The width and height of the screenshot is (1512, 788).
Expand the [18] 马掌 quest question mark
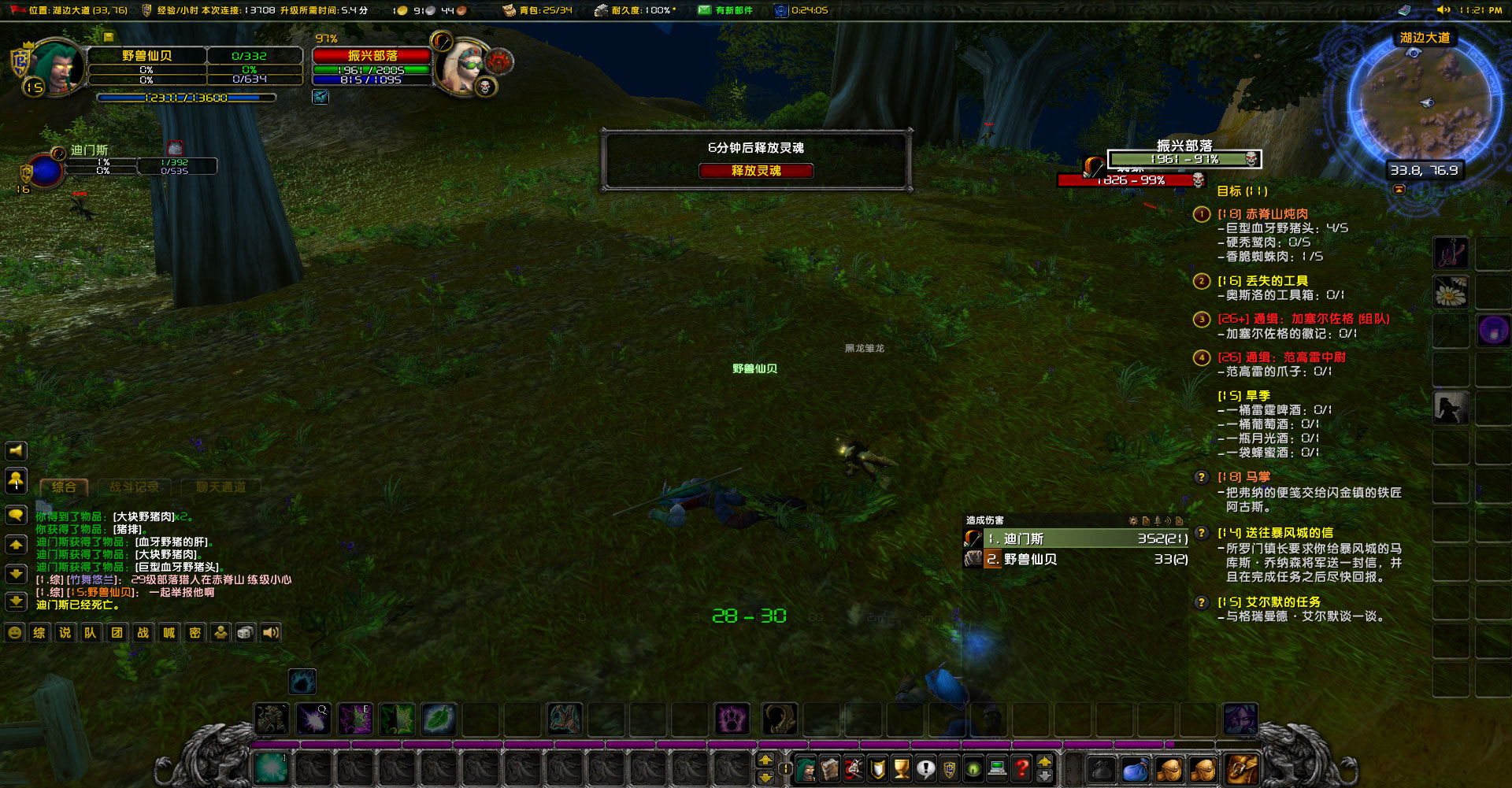coord(1201,477)
